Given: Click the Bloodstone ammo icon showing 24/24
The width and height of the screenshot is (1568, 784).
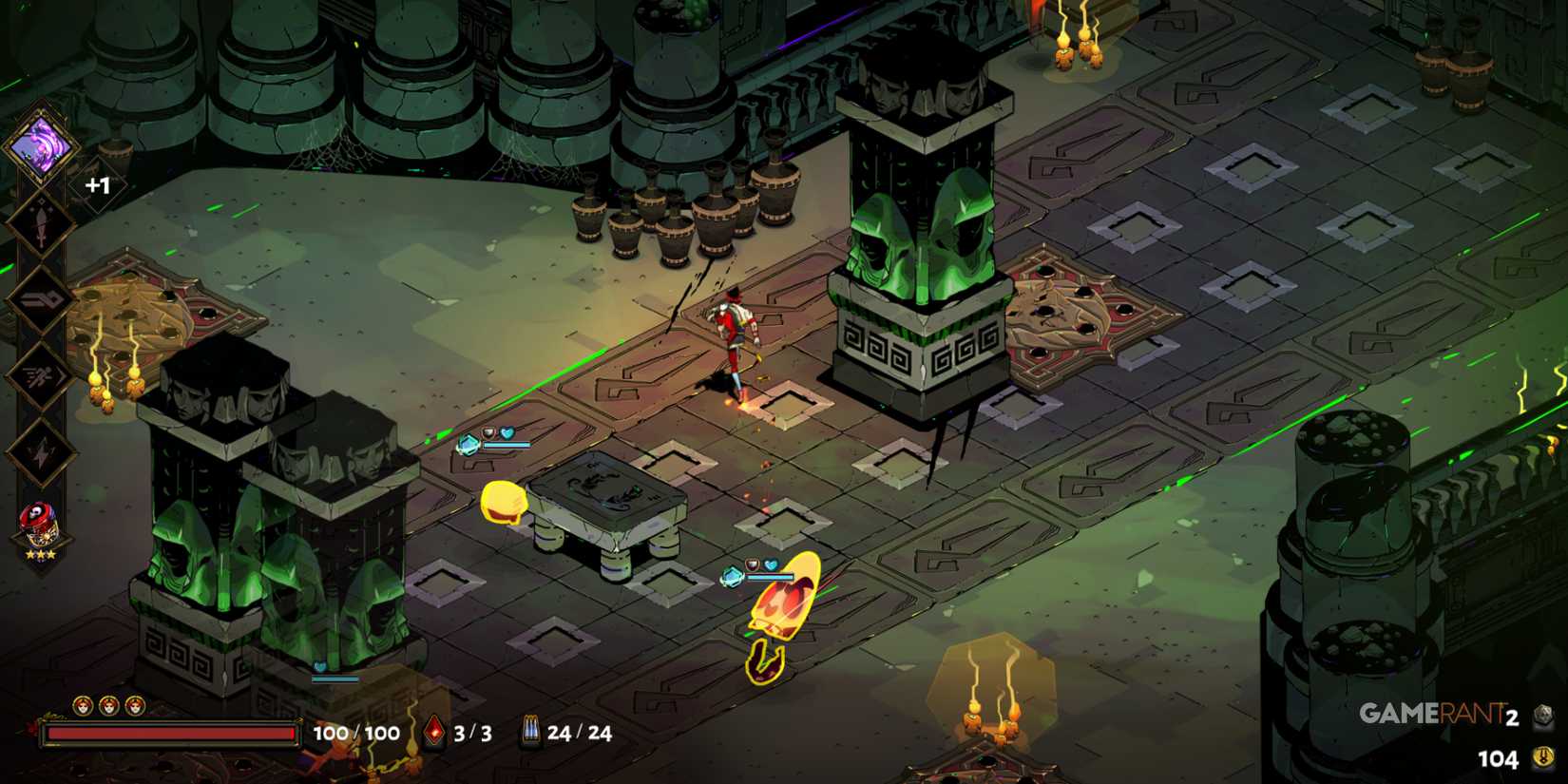Looking at the screenshot, I should click(532, 733).
